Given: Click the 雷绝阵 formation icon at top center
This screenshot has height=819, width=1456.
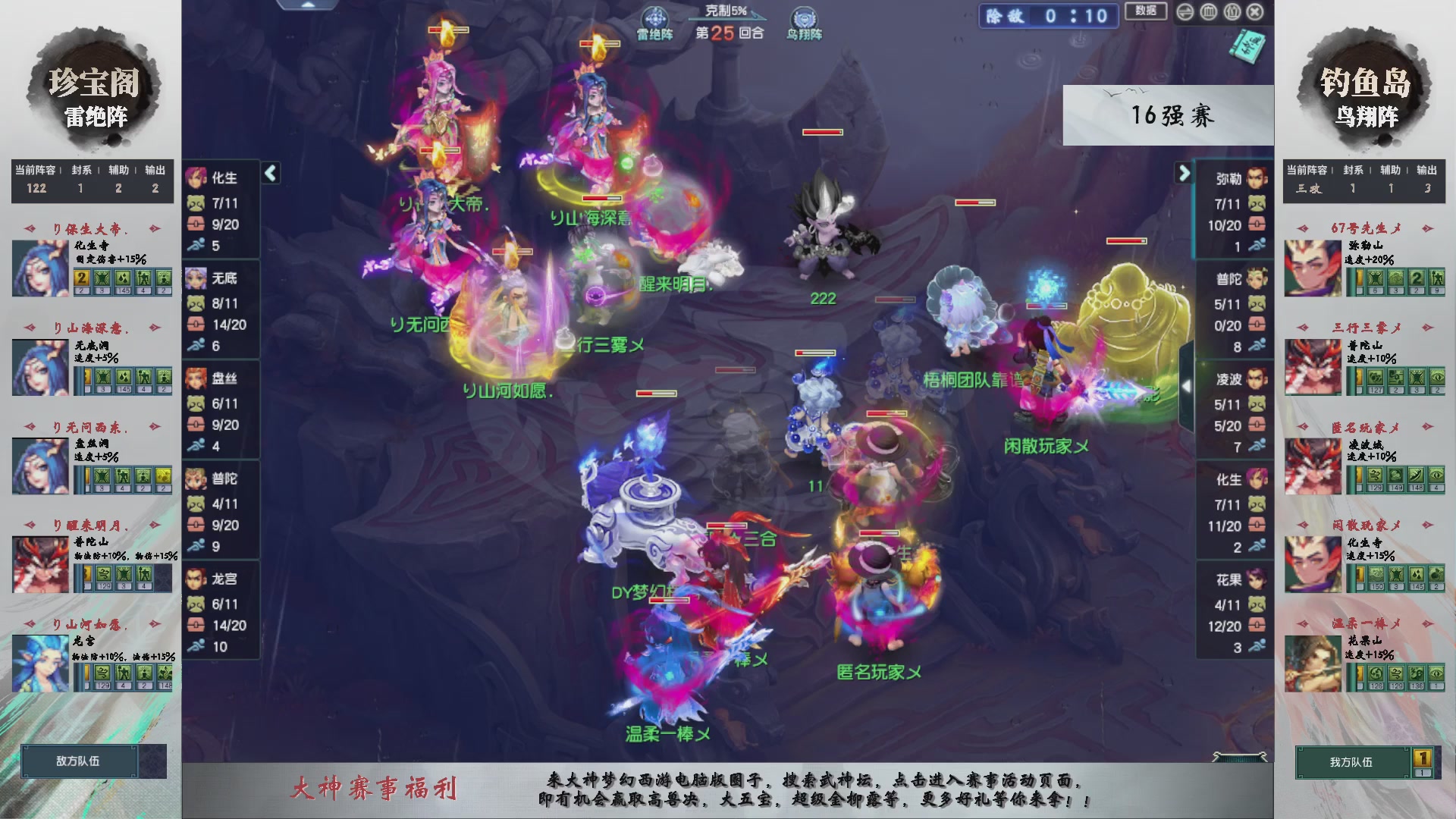Looking at the screenshot, I should (x=655, y=18).
